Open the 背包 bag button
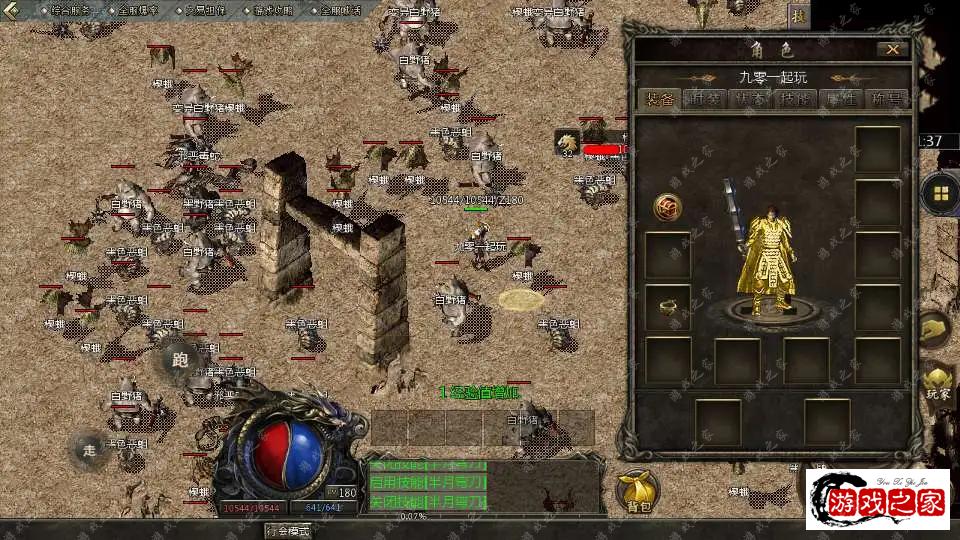The height and width of the screenshot is (540, 960). coord(637,490)
